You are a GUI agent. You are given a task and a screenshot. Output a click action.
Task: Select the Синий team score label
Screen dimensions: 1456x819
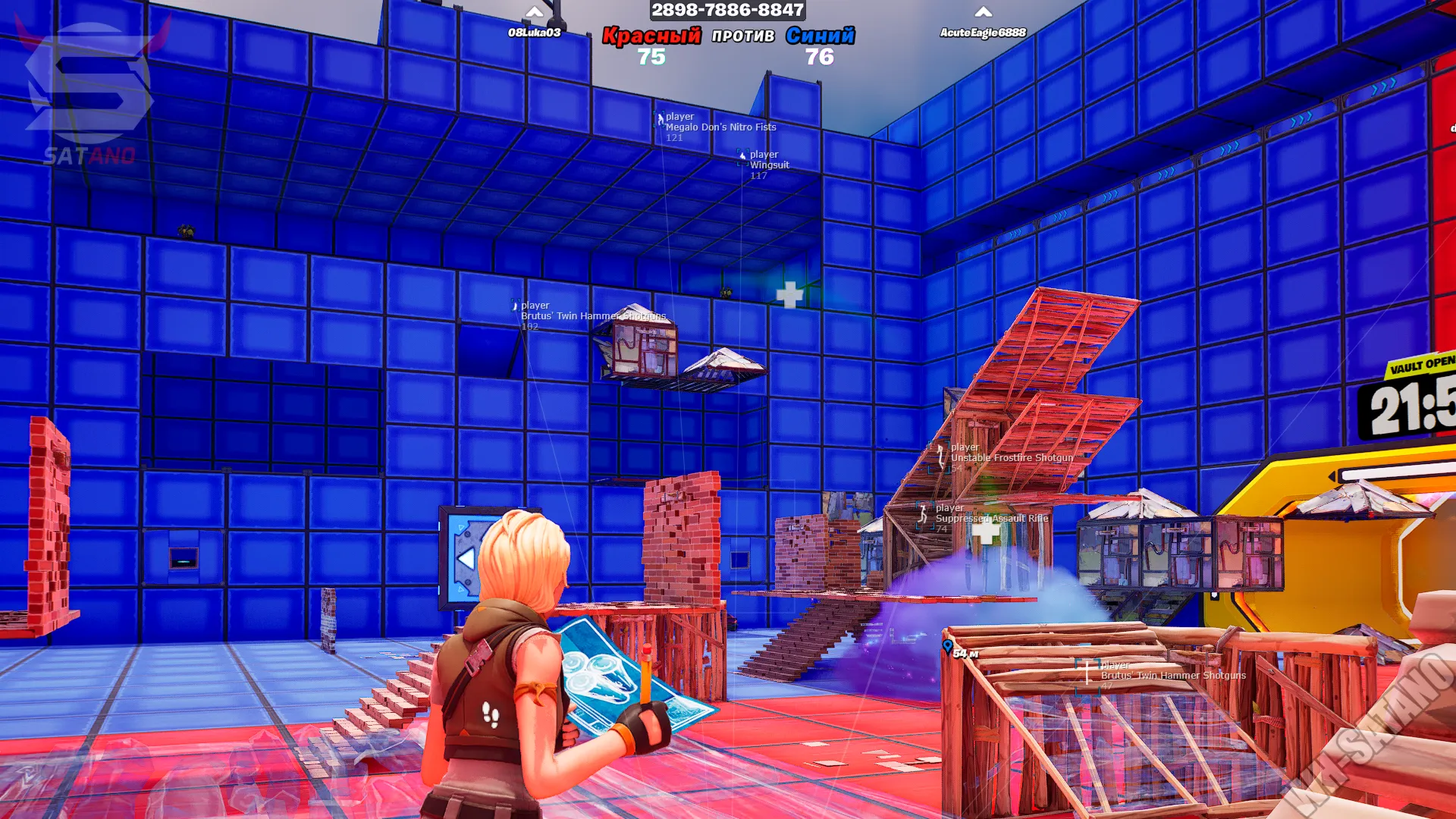point(822,35)
